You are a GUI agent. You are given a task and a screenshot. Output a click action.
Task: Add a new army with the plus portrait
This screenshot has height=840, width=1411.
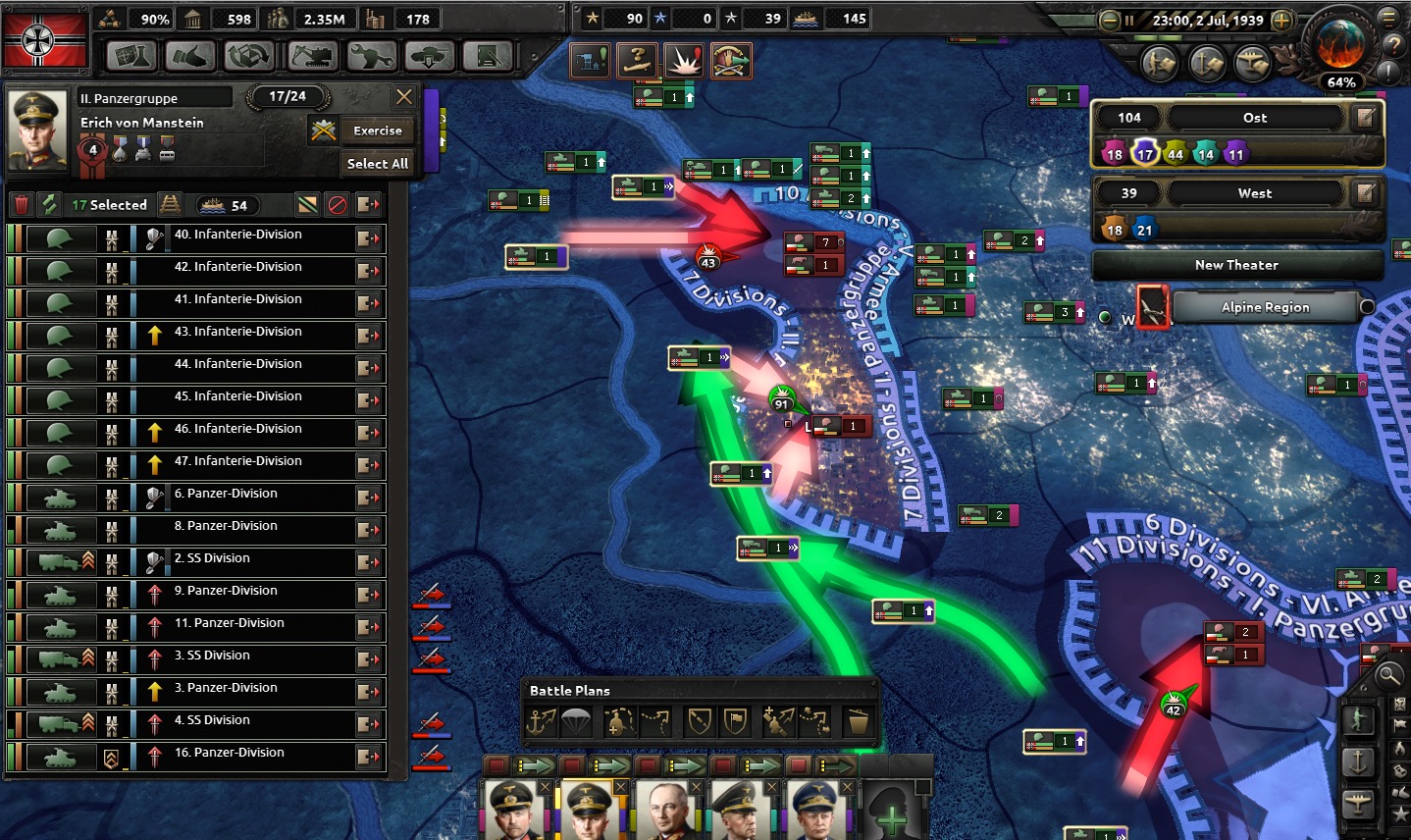point(891,813)
